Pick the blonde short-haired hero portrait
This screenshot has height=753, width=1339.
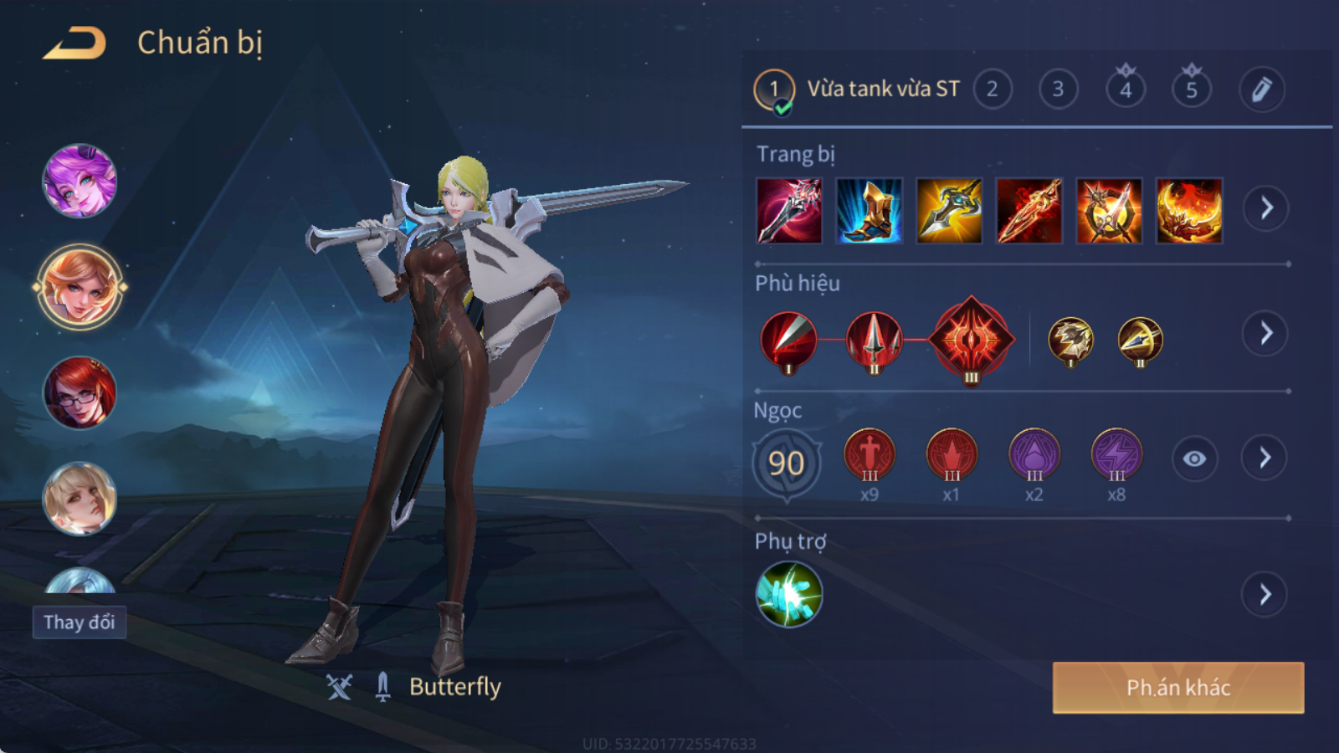point(80,498)
